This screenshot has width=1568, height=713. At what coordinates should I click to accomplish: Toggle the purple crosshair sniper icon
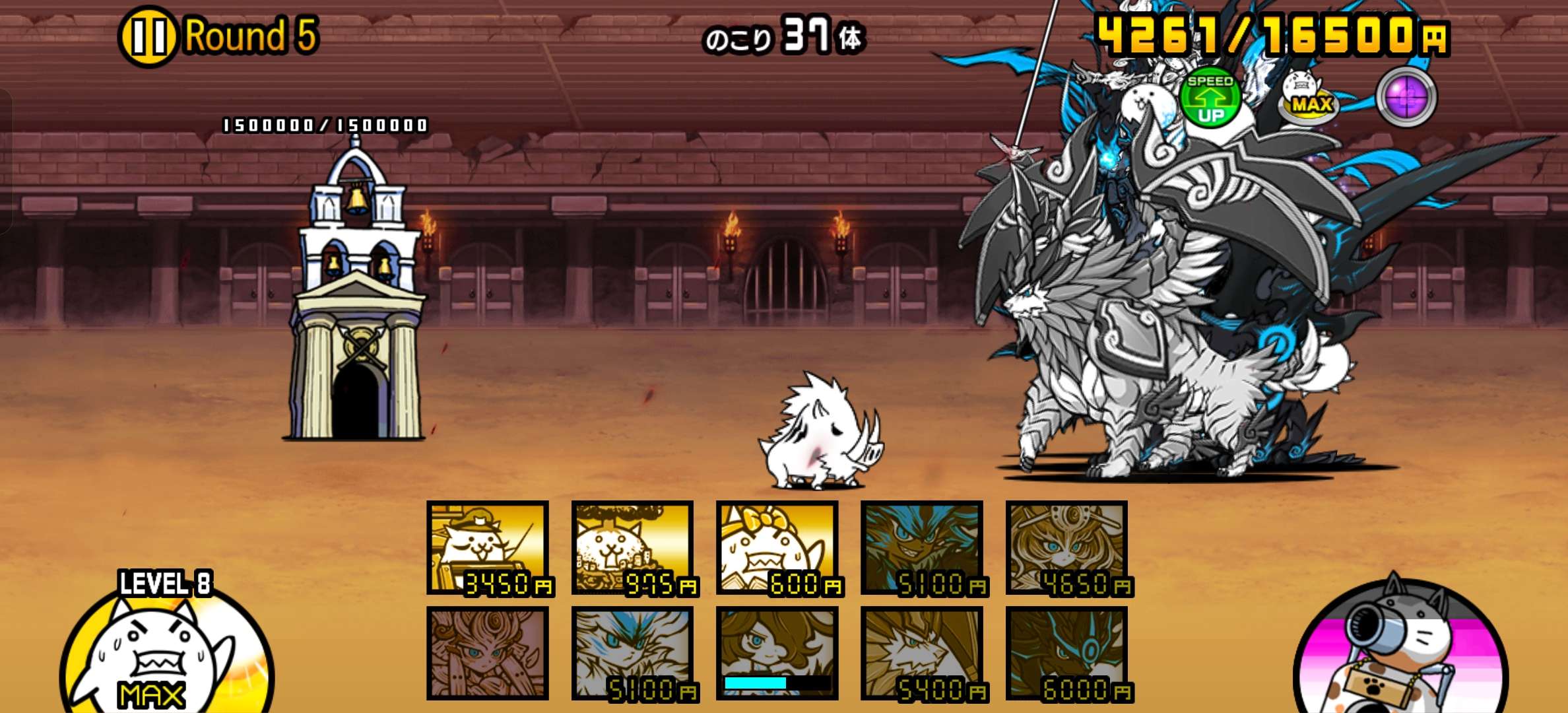click(x=1406, y=97)
